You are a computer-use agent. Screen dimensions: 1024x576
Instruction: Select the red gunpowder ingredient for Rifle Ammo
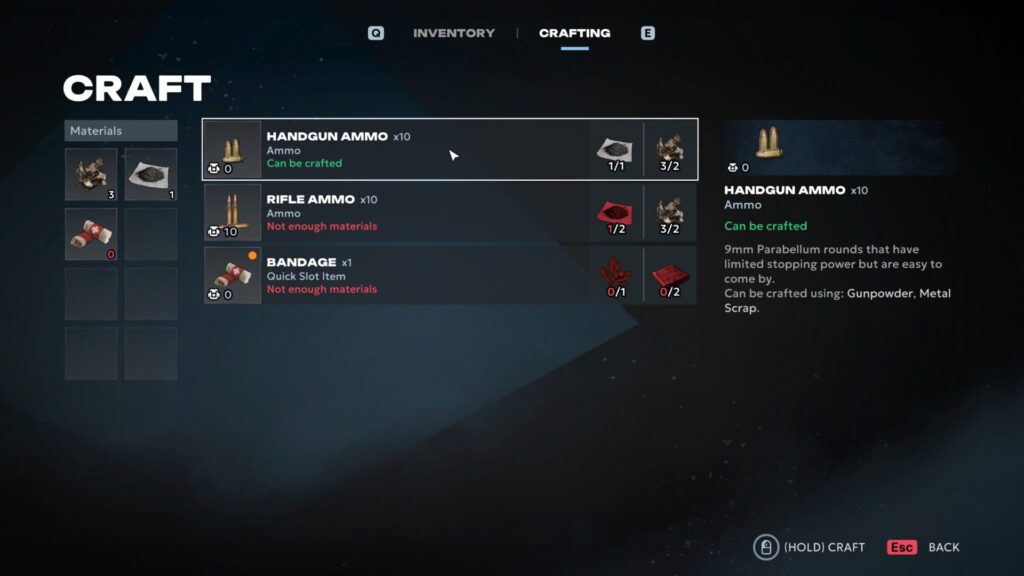(x=614, y=212)
